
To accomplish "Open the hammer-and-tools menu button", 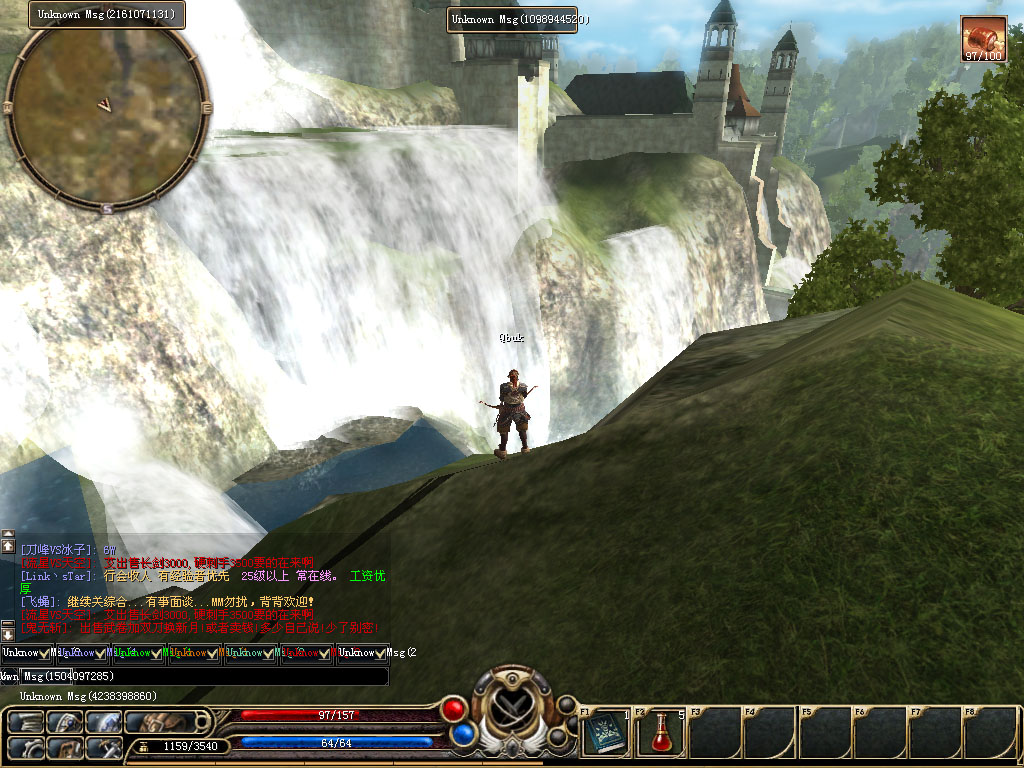I will (x=103, y=746).
